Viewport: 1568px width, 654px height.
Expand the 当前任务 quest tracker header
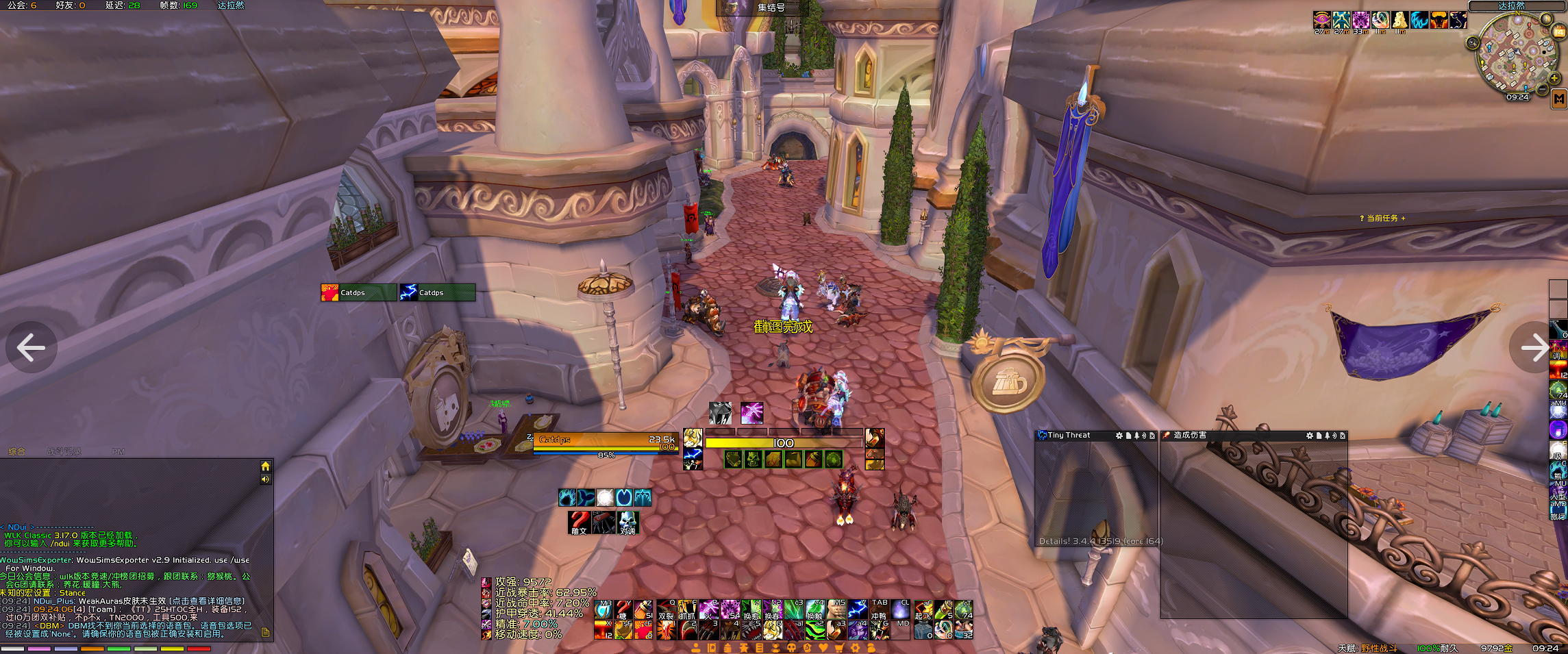(1382, 218)
